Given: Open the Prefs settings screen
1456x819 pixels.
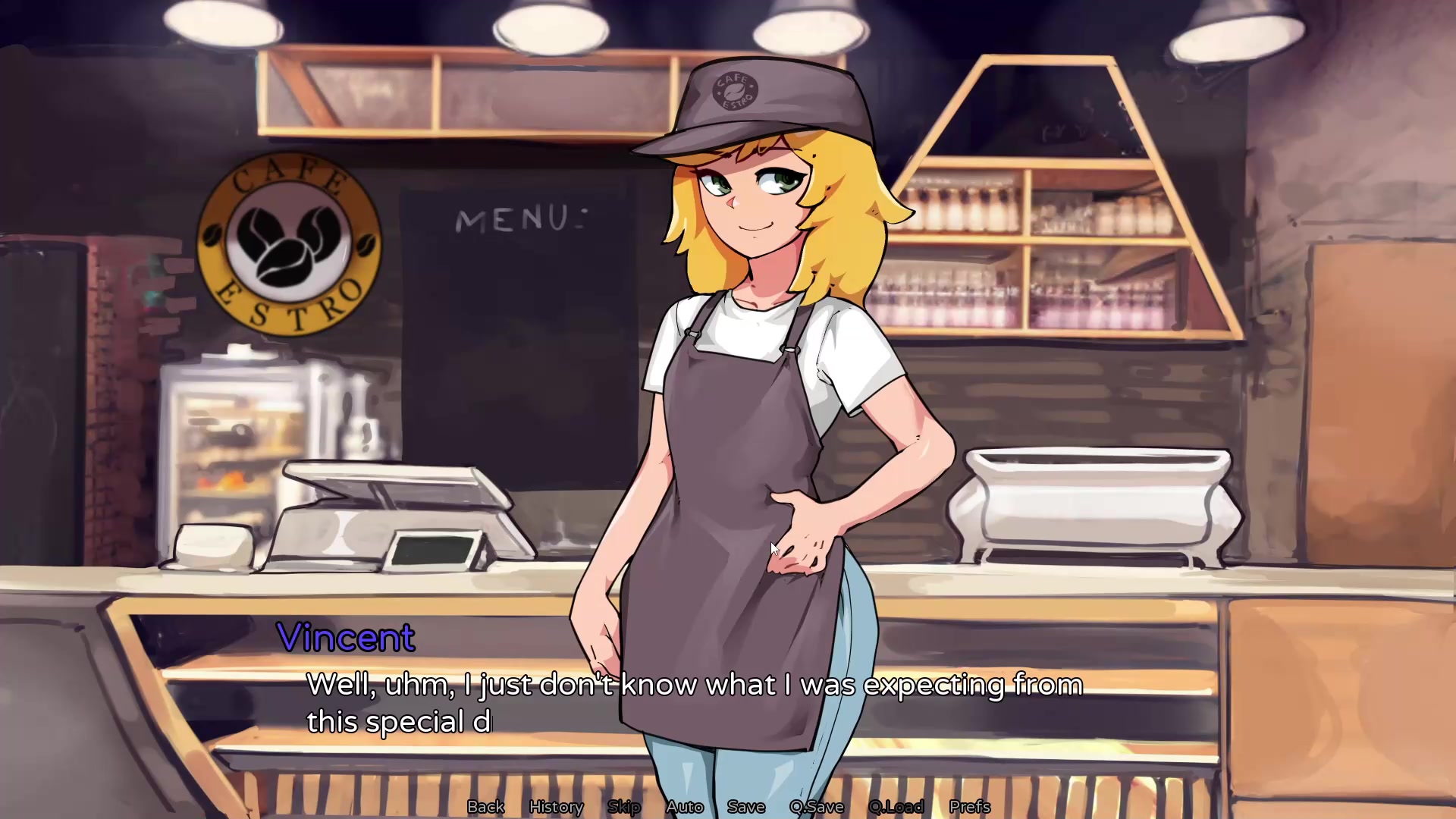Looking at the screenshot, I should [x=969, y=807].
